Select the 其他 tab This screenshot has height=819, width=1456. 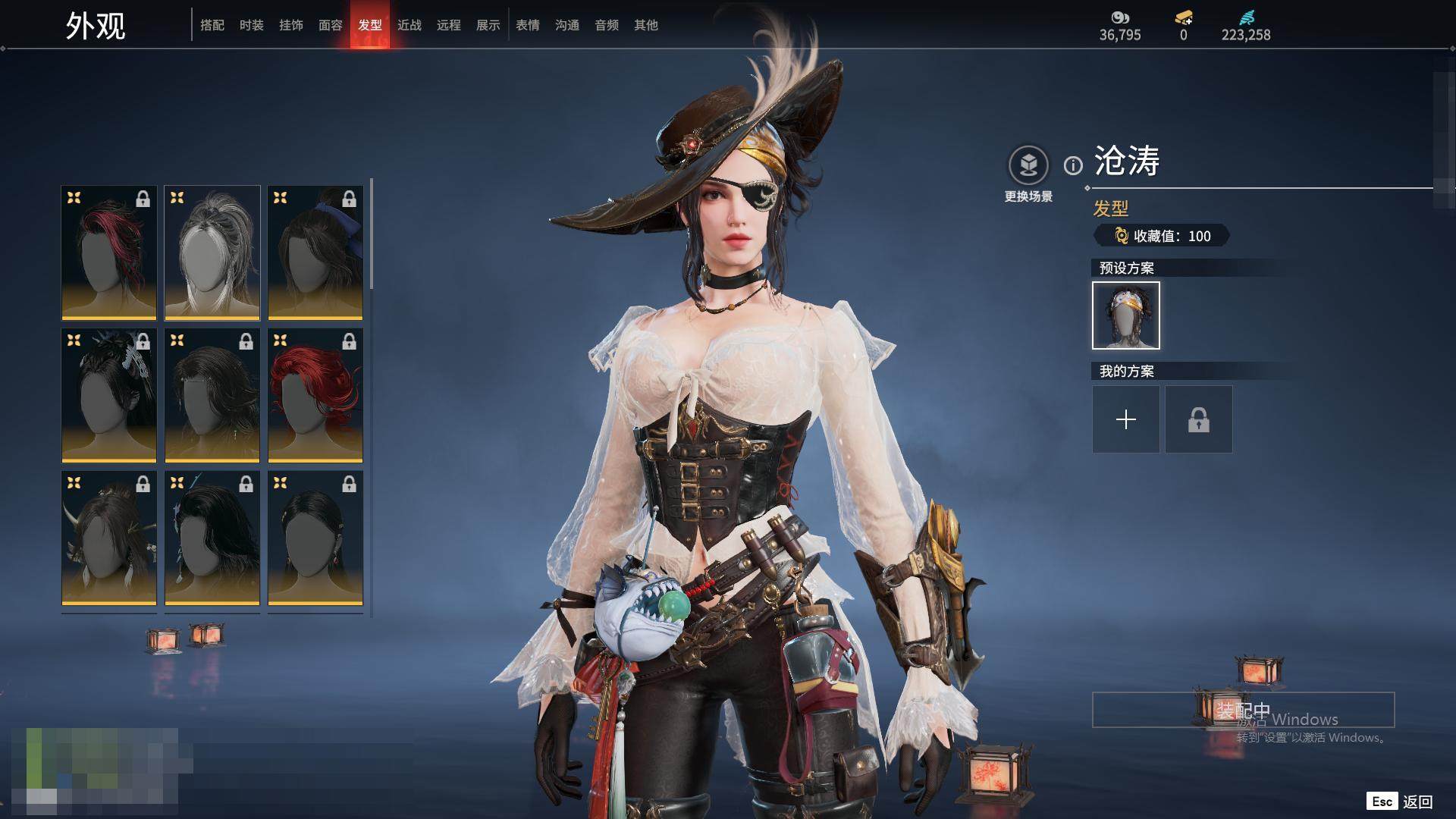tap(646, 25)
